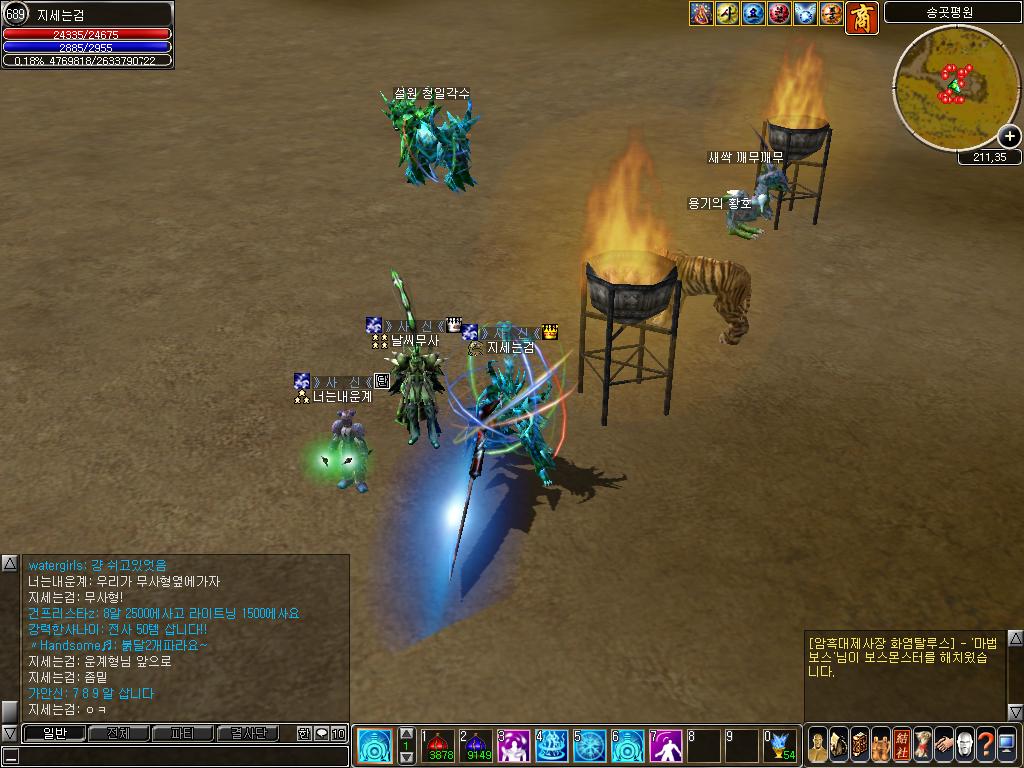Open help with the question mark icon
This screenshot has height=768, width=1024.
coord(985,744)
